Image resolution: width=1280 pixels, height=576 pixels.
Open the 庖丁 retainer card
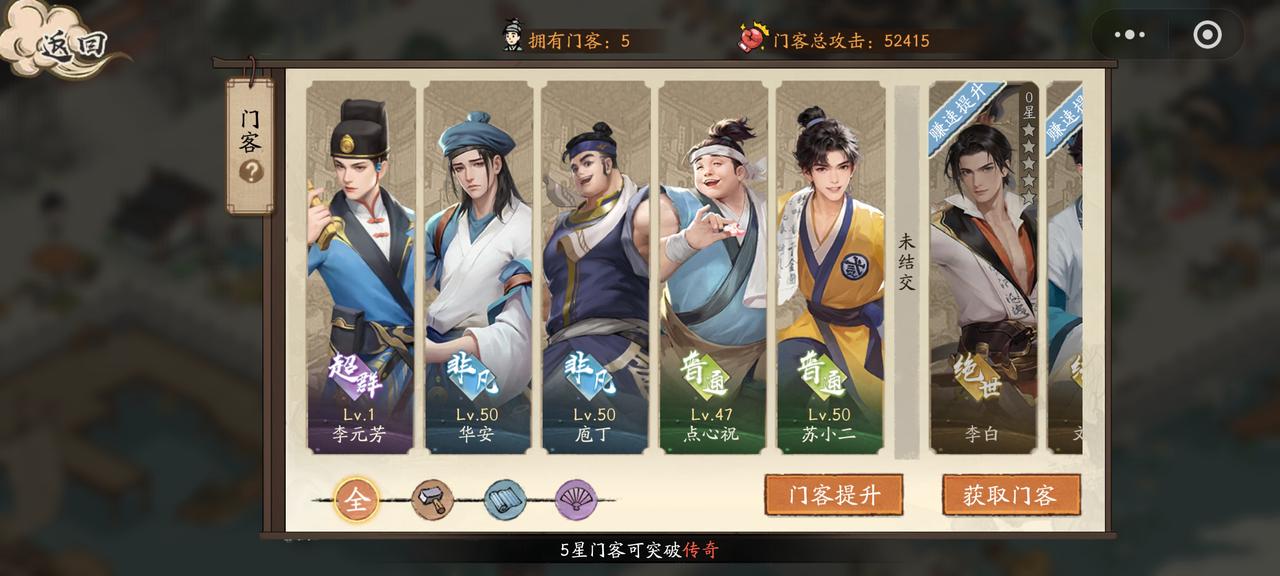pos(594,268)
